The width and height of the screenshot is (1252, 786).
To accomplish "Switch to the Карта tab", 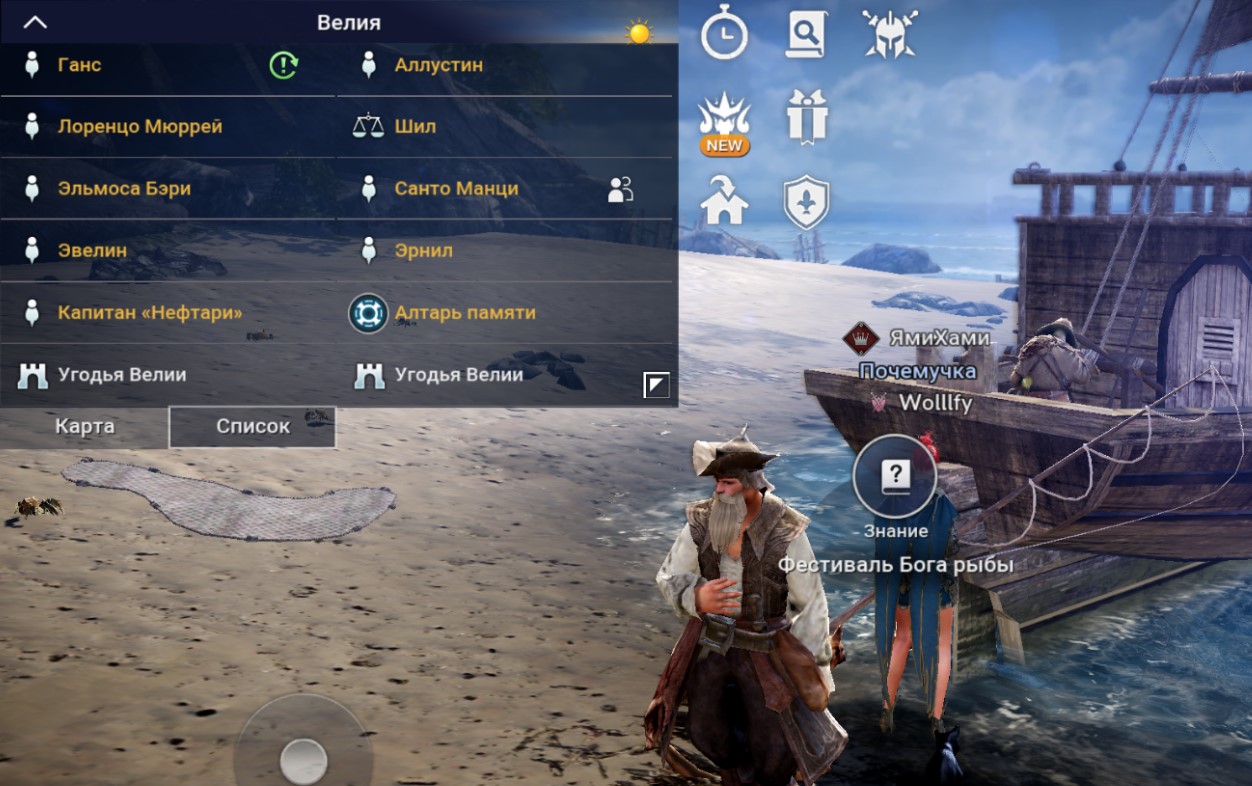I will [x=85, y=426].
